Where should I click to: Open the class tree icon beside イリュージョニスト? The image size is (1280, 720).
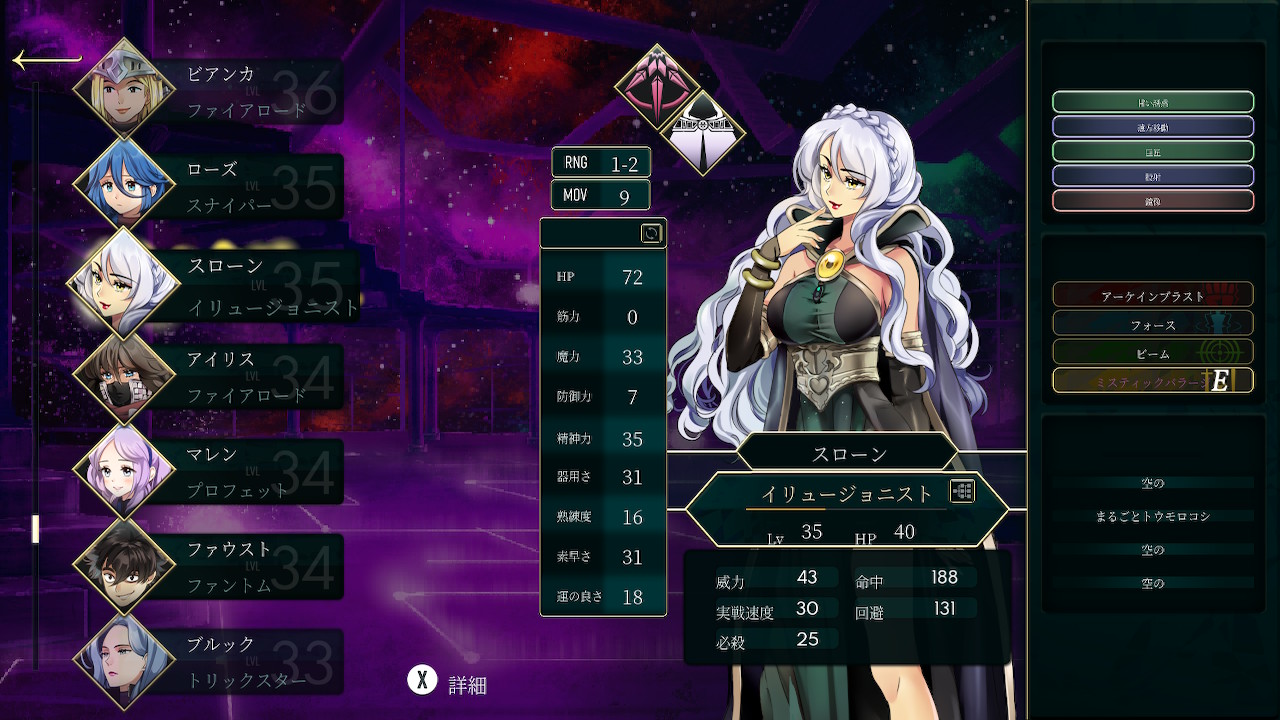pos(962,491)
